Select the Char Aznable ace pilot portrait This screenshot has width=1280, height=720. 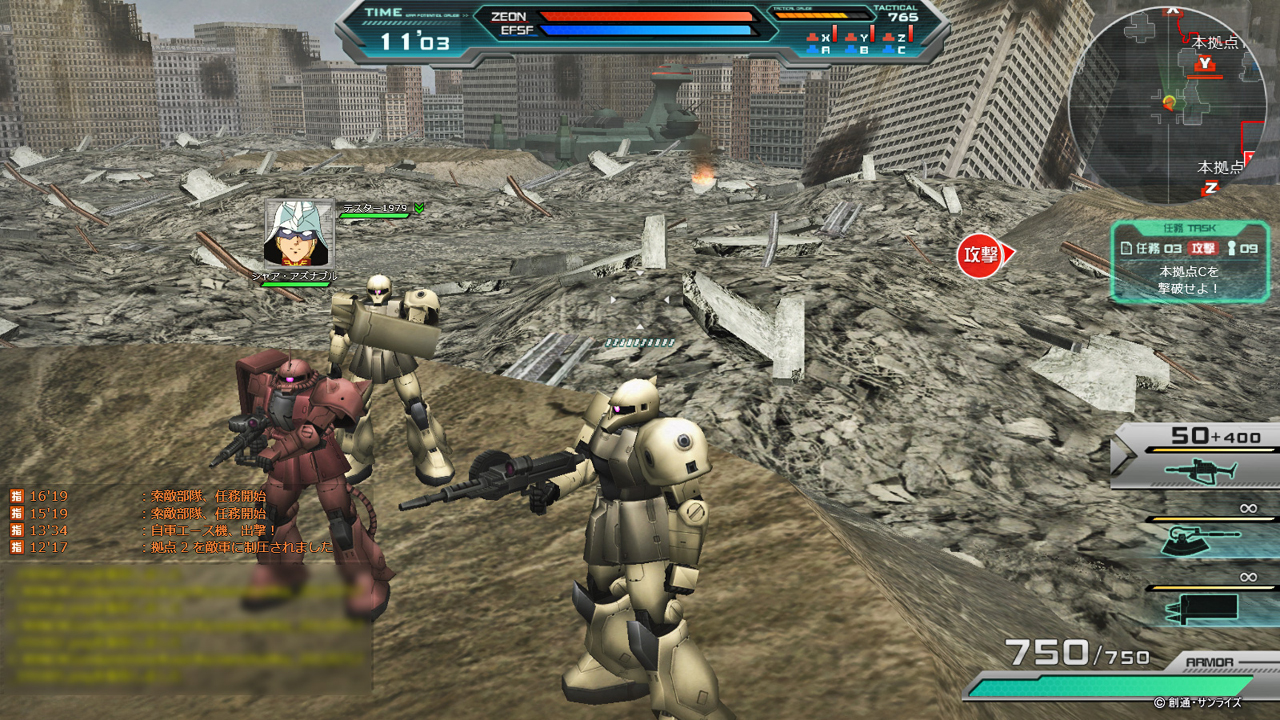tap(297, 233)
